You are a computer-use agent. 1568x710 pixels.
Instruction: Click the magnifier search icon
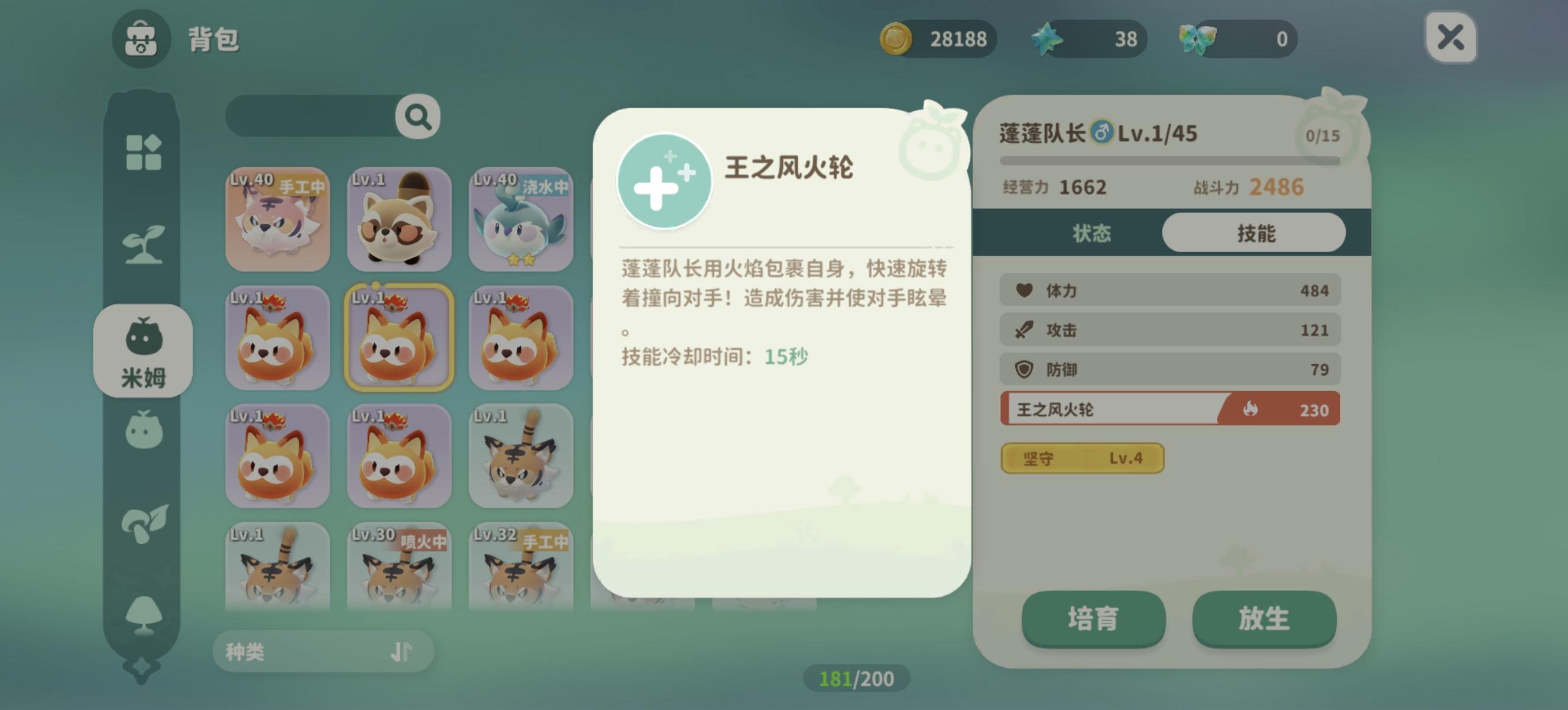point(414,117)
